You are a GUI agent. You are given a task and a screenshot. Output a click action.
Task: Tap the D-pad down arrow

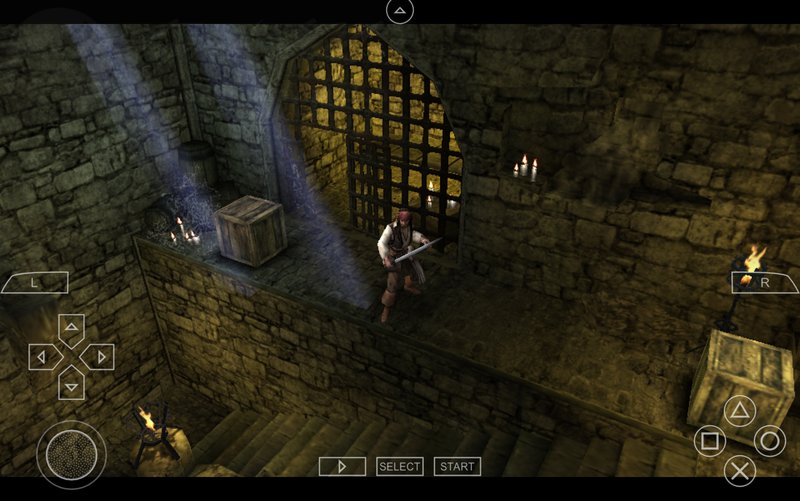tap(71, 383)
